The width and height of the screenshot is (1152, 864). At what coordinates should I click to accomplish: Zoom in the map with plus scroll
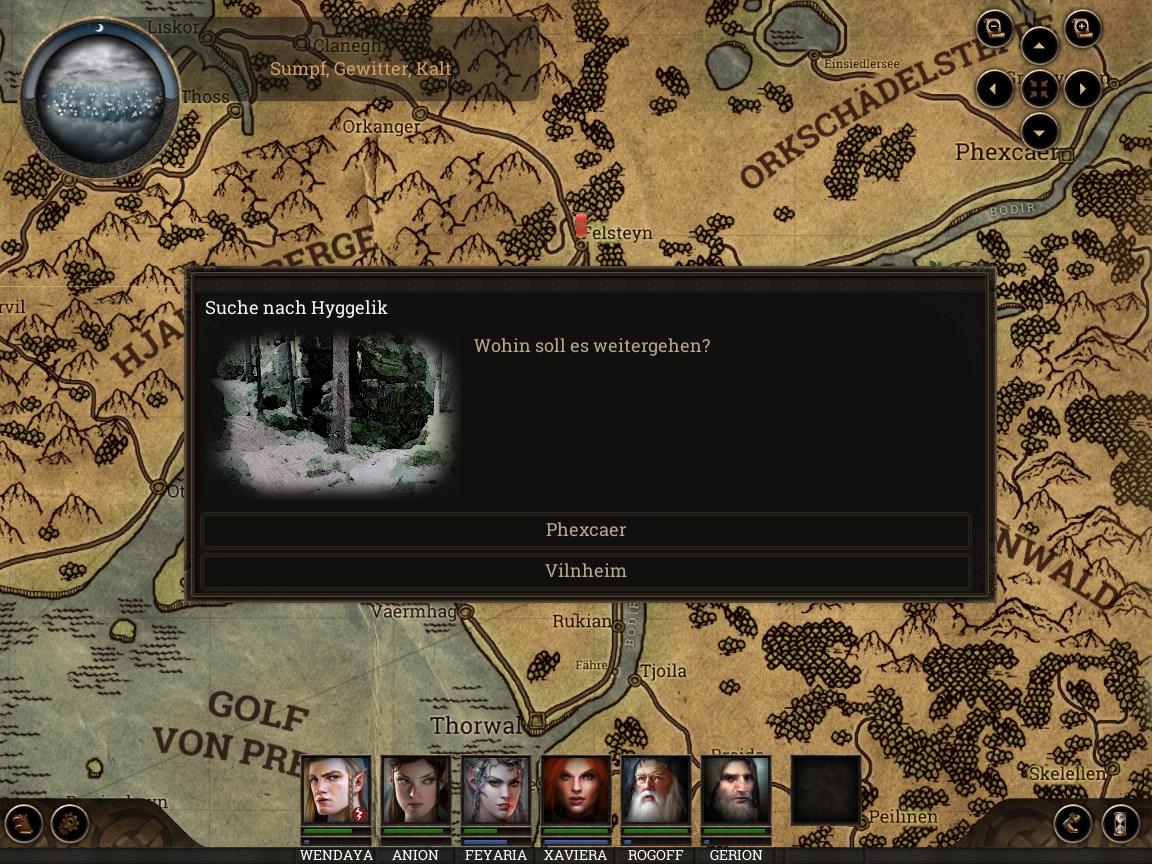1081,28
